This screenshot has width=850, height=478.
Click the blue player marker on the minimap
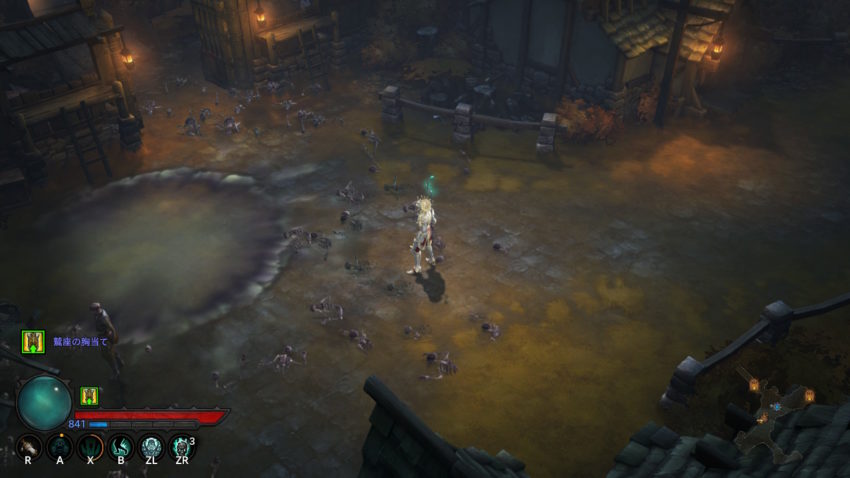pos(776,409)
